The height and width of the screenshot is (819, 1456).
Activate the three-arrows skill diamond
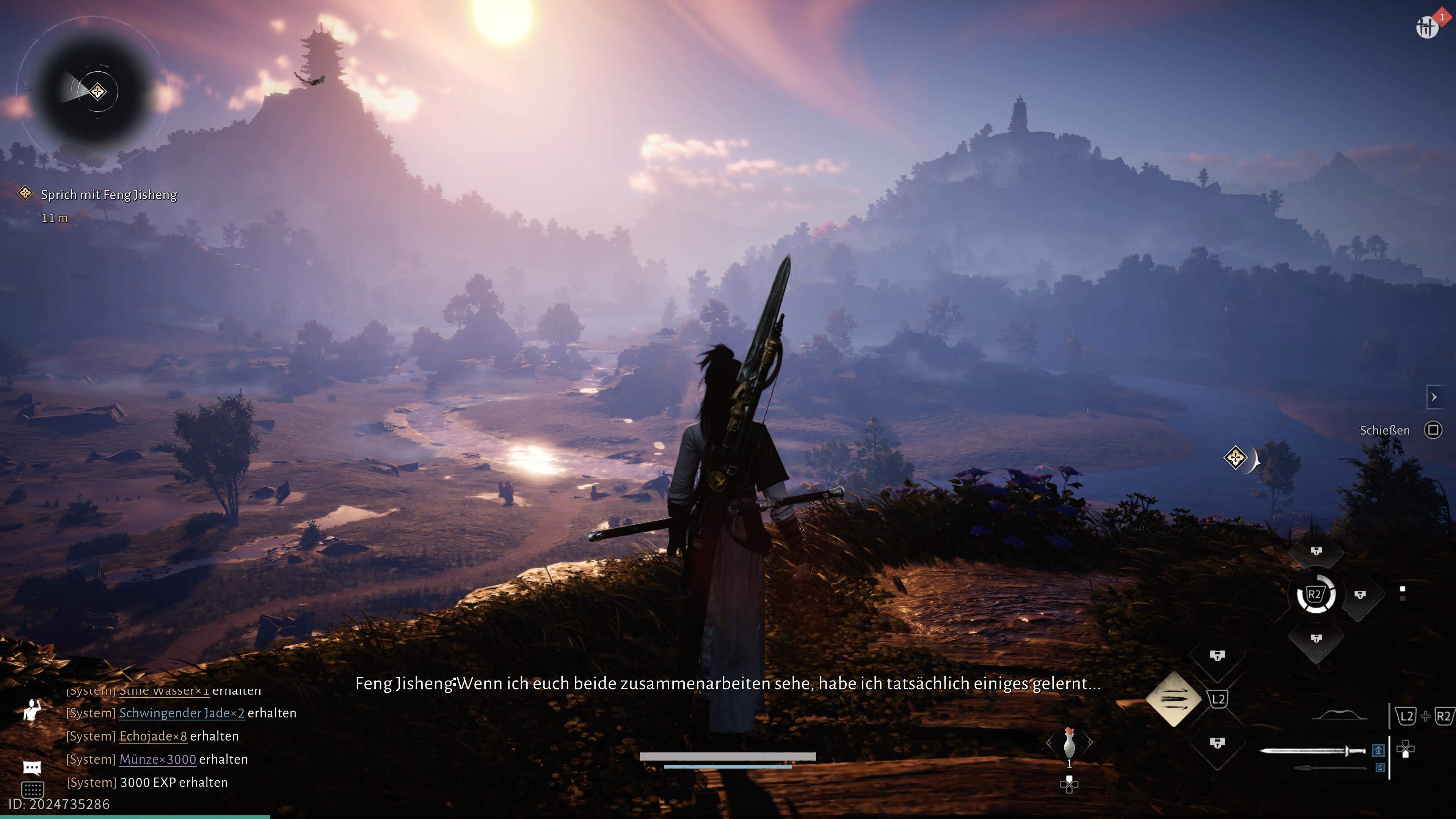click(1174, 699)
